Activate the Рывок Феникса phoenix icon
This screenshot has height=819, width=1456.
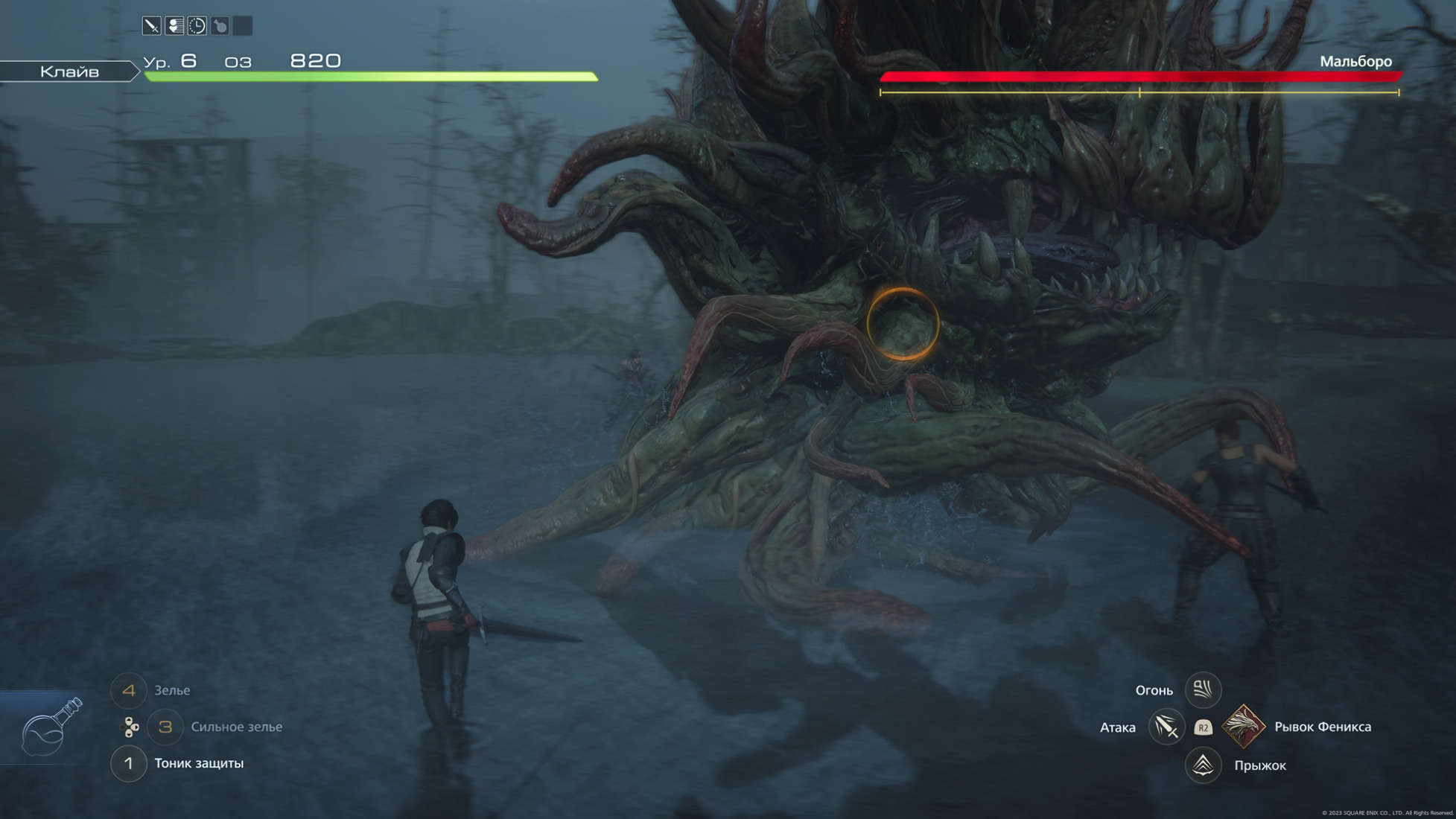pos(1243,727)
